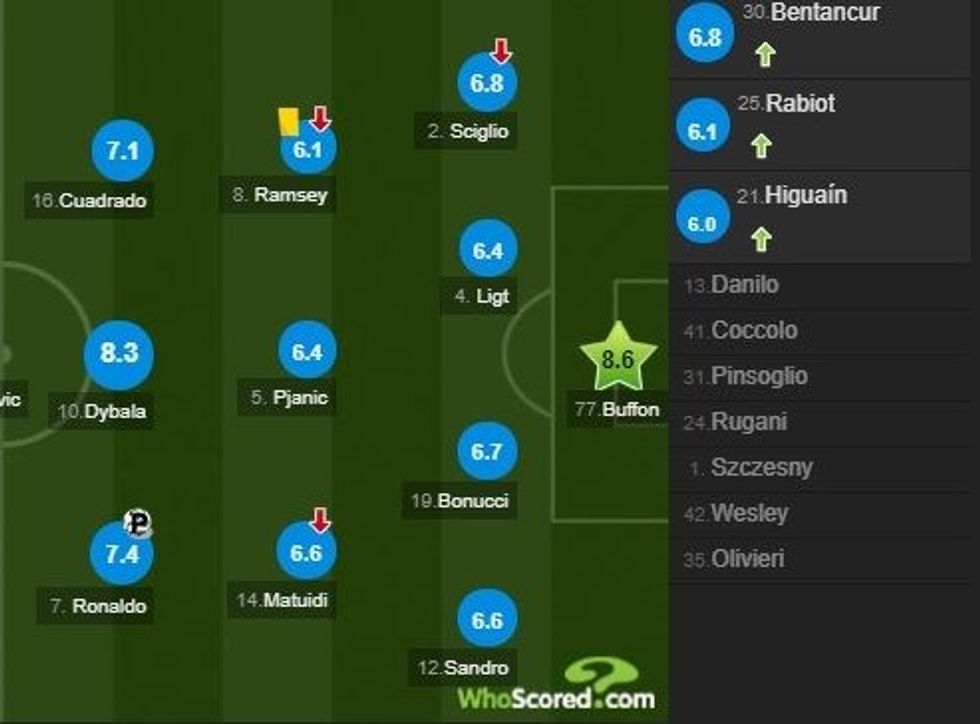Choose Higuaín from the bench list
980x724 pixels.
tap(805, 196)
